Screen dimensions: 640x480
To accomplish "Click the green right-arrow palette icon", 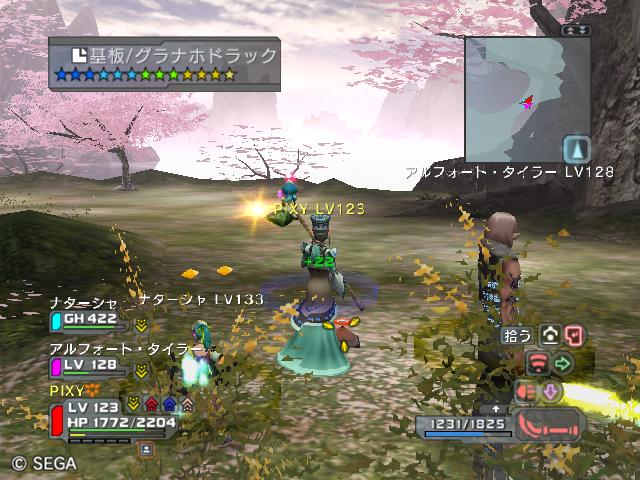I will pos(563,363).
